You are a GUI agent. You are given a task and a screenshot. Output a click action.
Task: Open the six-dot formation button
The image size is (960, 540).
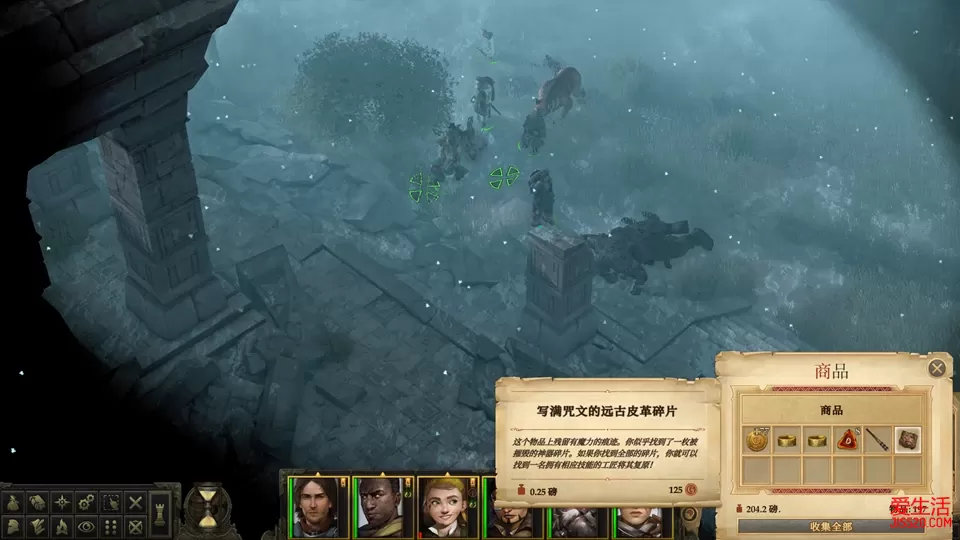click(x=110, y=525)
